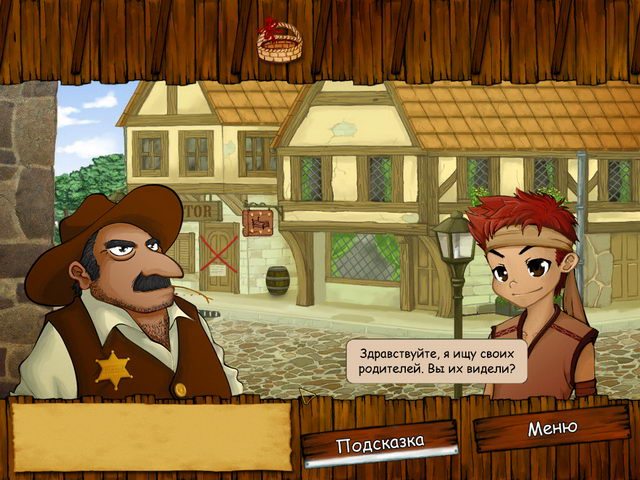Select the basket icon on top beam
This screenshot has width=640, height=480.
279,42
